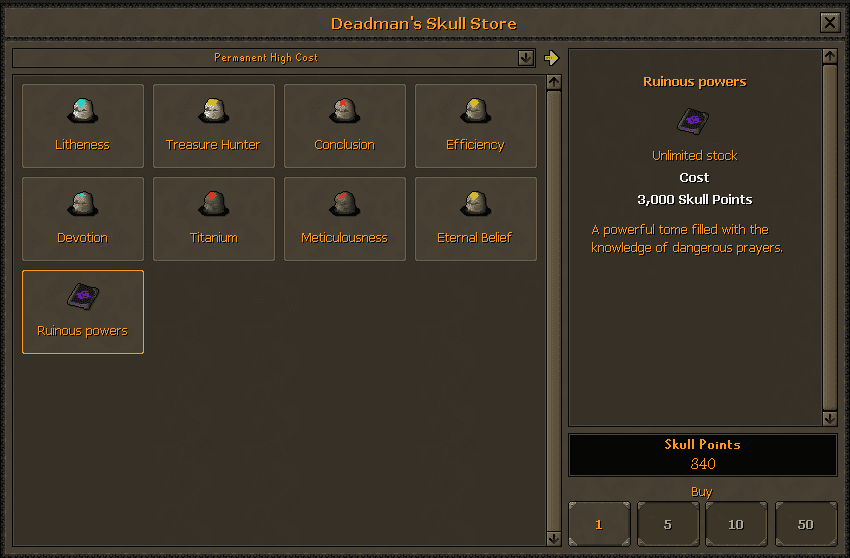
Task: Buy 50 of the selected item
Action: click(x=806, y=524)
